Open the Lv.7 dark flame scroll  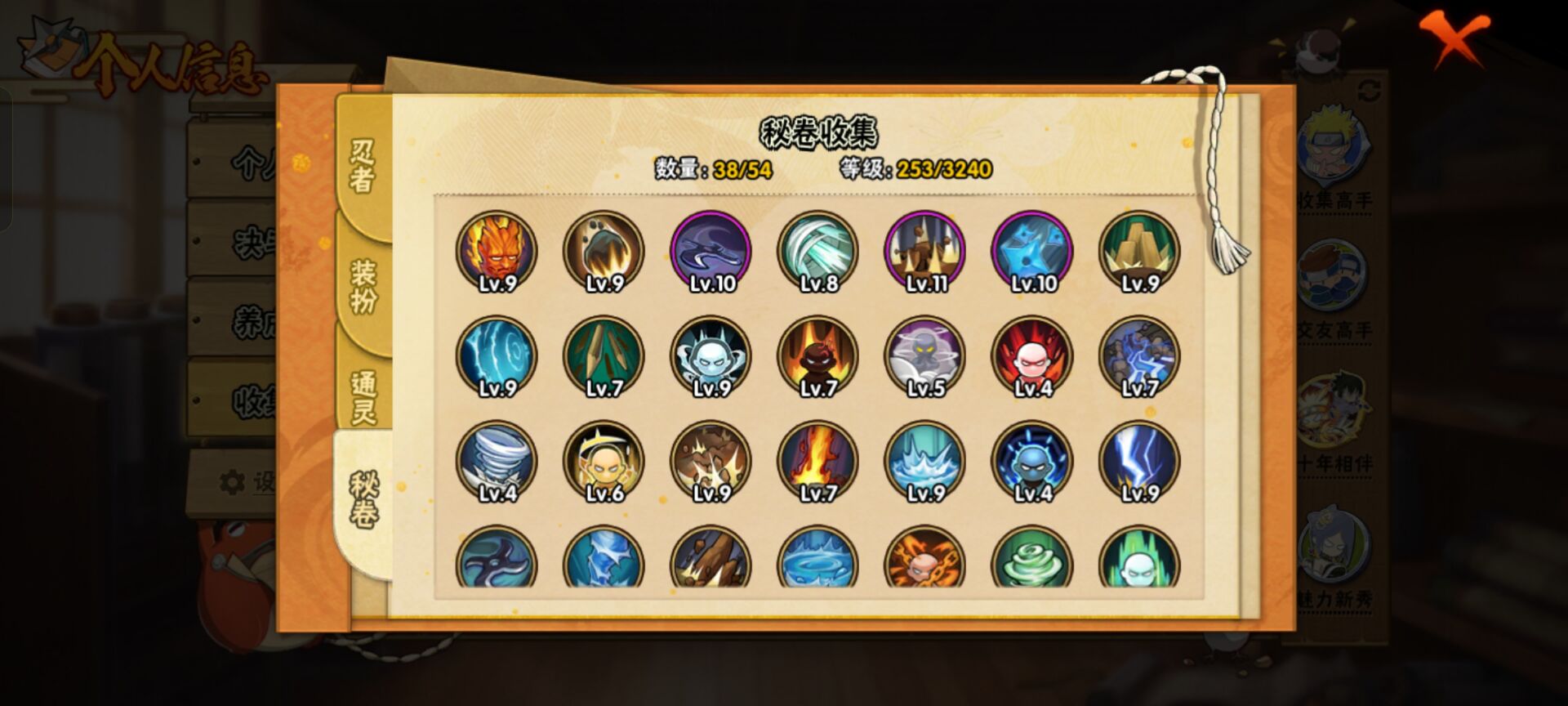pos(816,357)
